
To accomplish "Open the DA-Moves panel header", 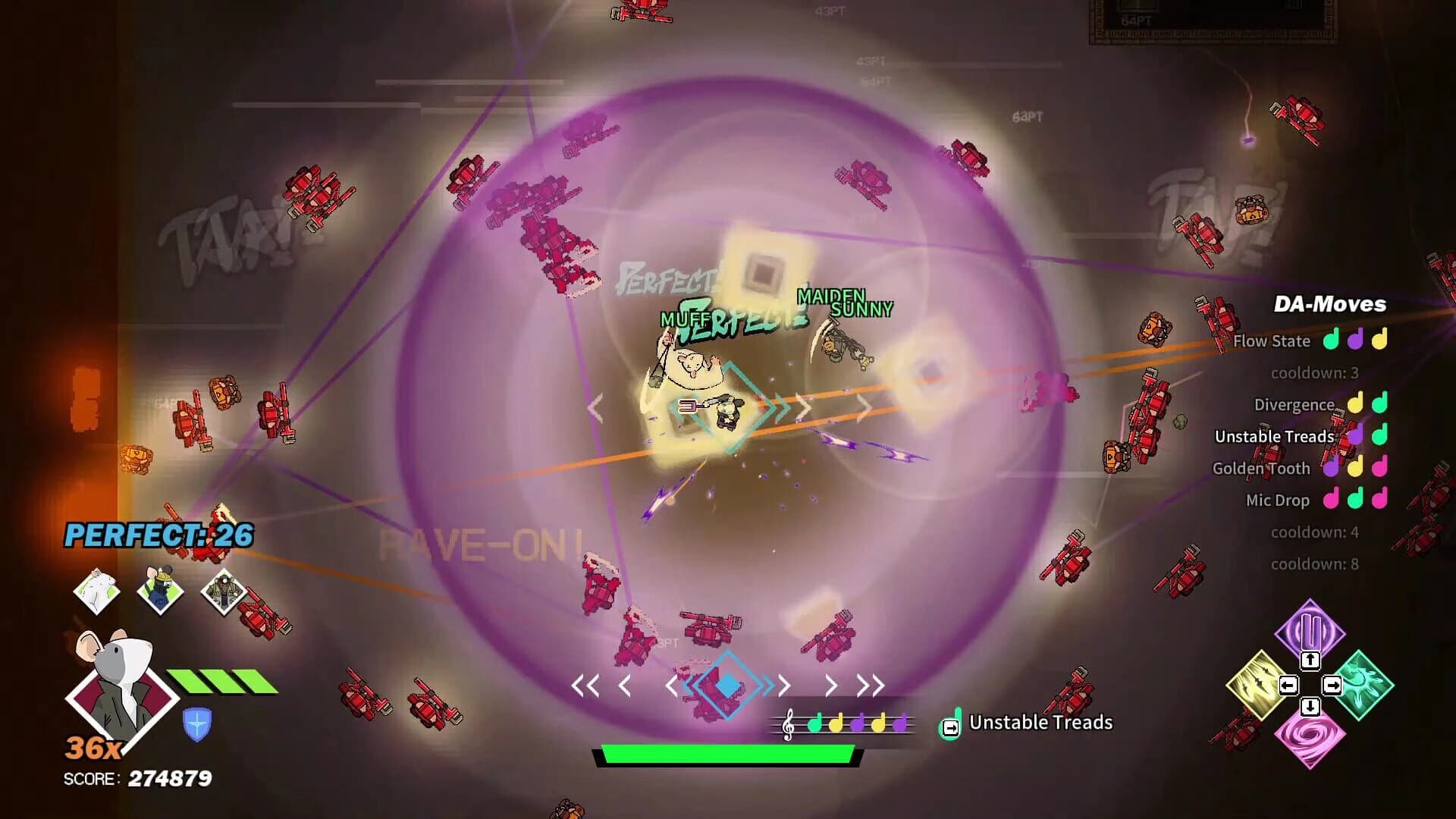I will [1329, 303].
